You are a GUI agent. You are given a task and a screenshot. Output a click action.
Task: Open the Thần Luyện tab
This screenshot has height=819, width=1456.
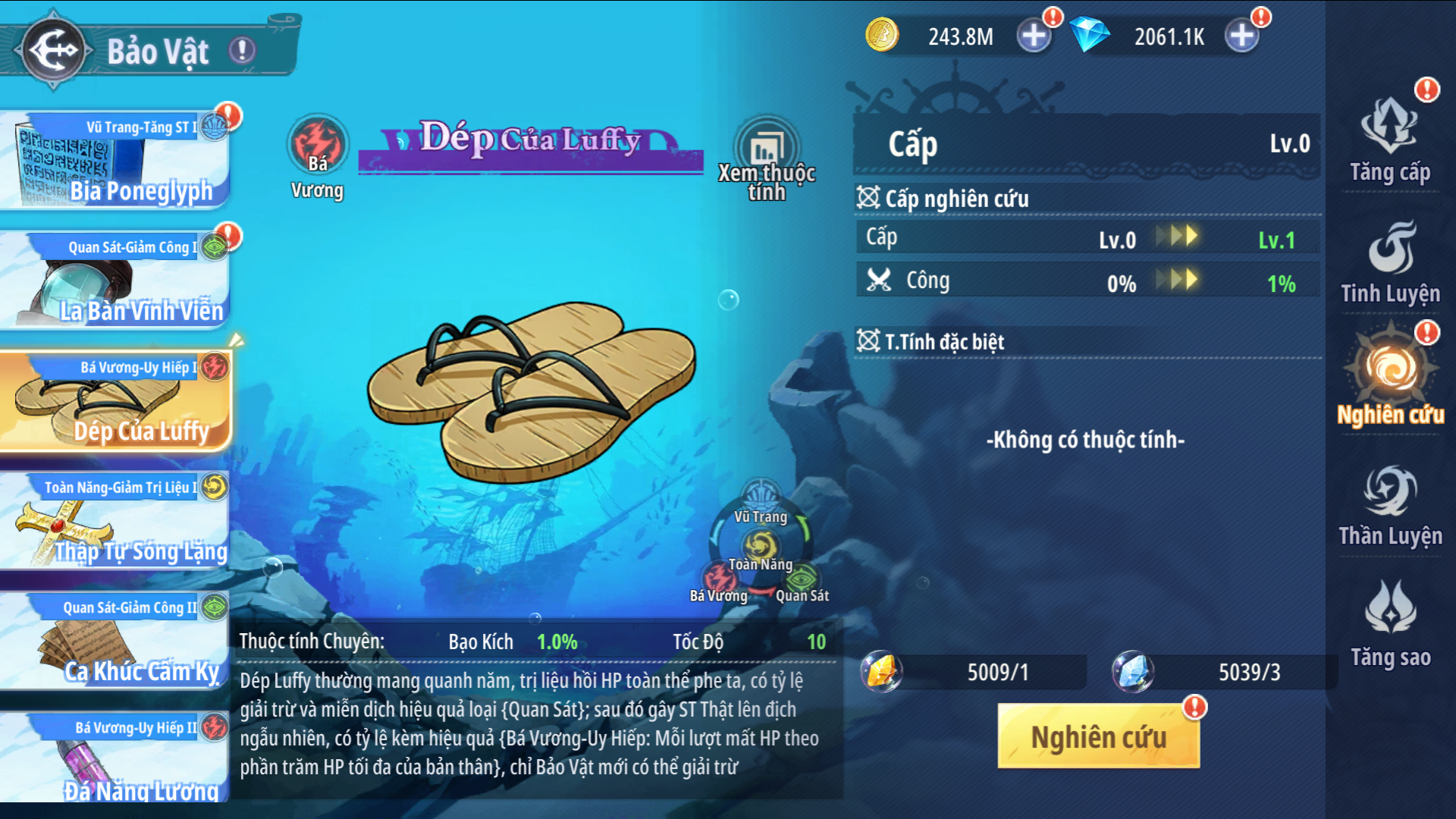point(1390,506)
